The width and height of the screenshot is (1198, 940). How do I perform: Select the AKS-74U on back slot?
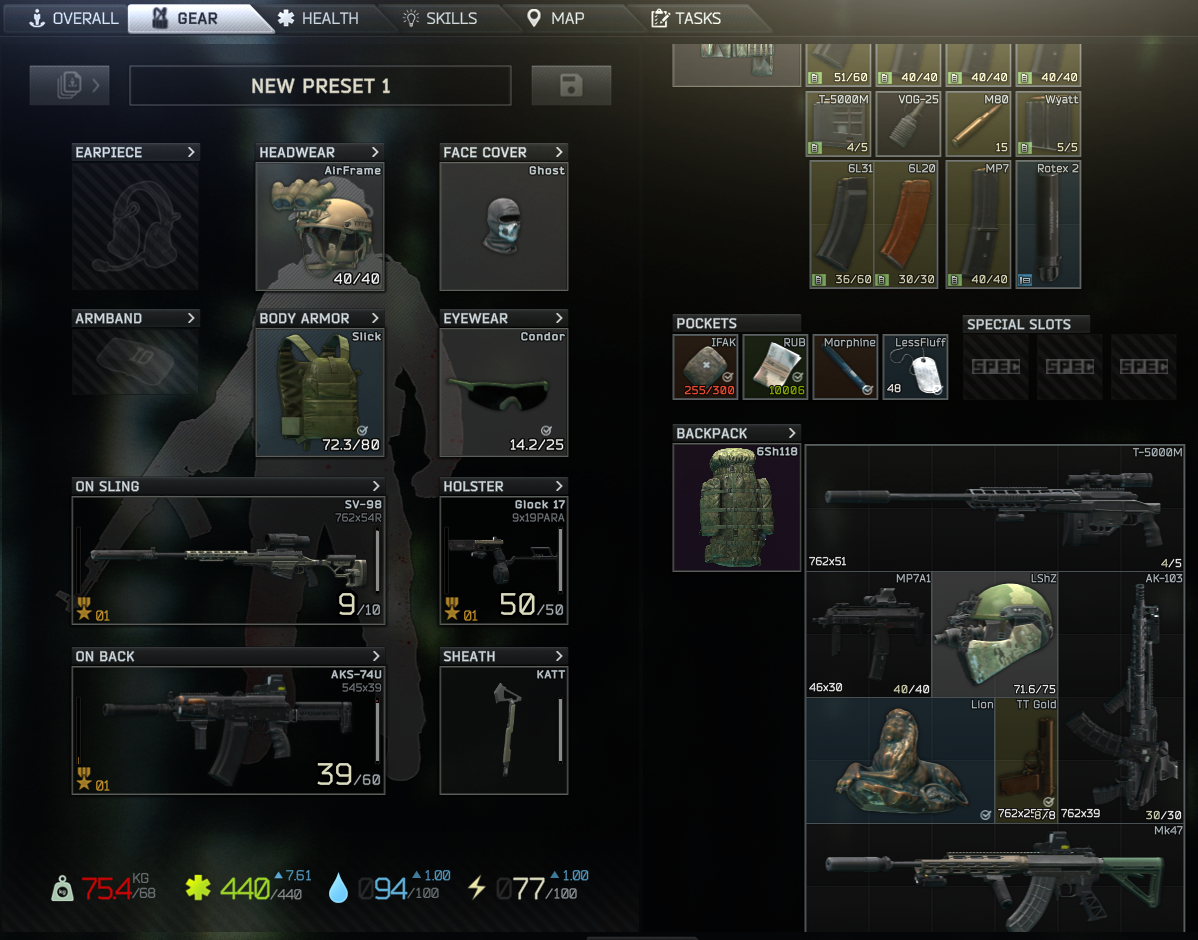[228, 730]
